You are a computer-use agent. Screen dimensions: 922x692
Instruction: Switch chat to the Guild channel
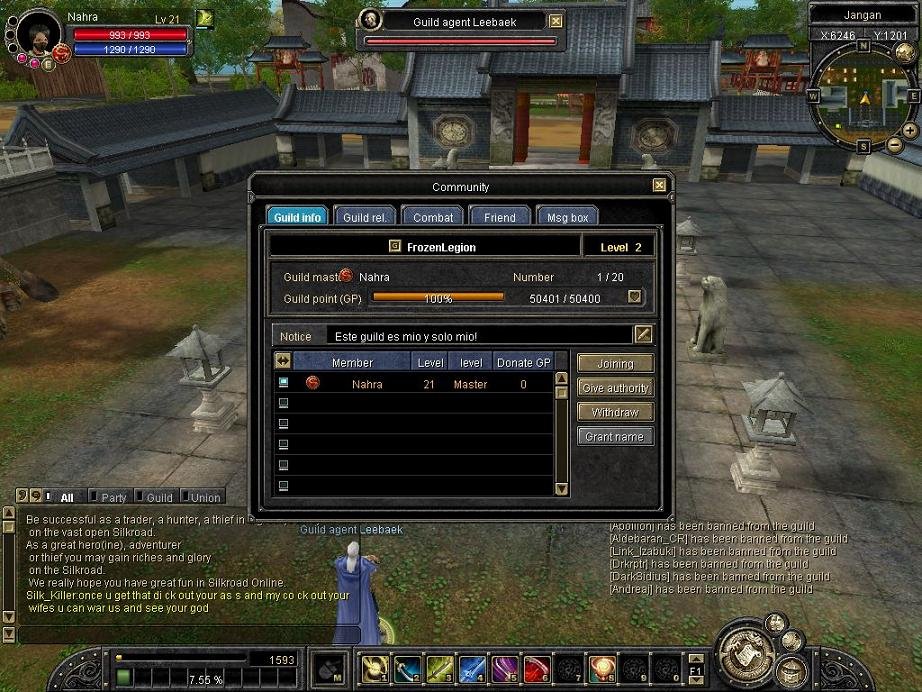(153, 496)
